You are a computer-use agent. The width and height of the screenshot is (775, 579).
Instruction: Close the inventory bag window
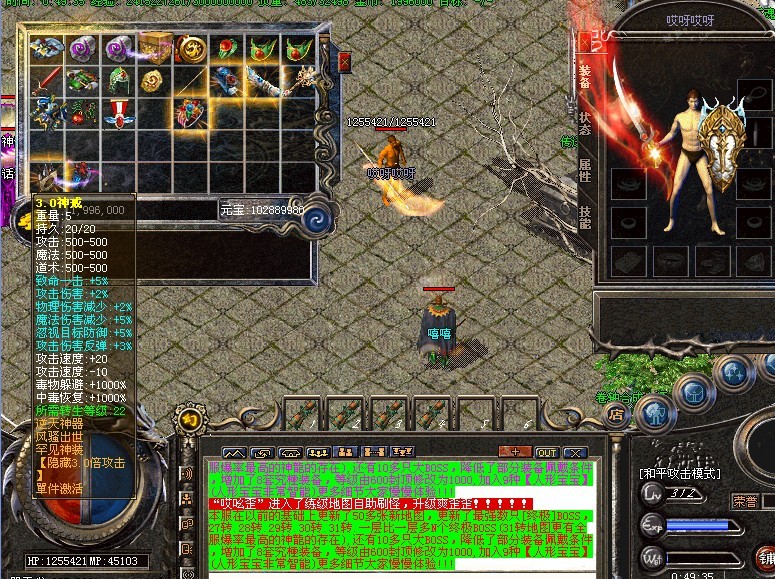point(345,62)
